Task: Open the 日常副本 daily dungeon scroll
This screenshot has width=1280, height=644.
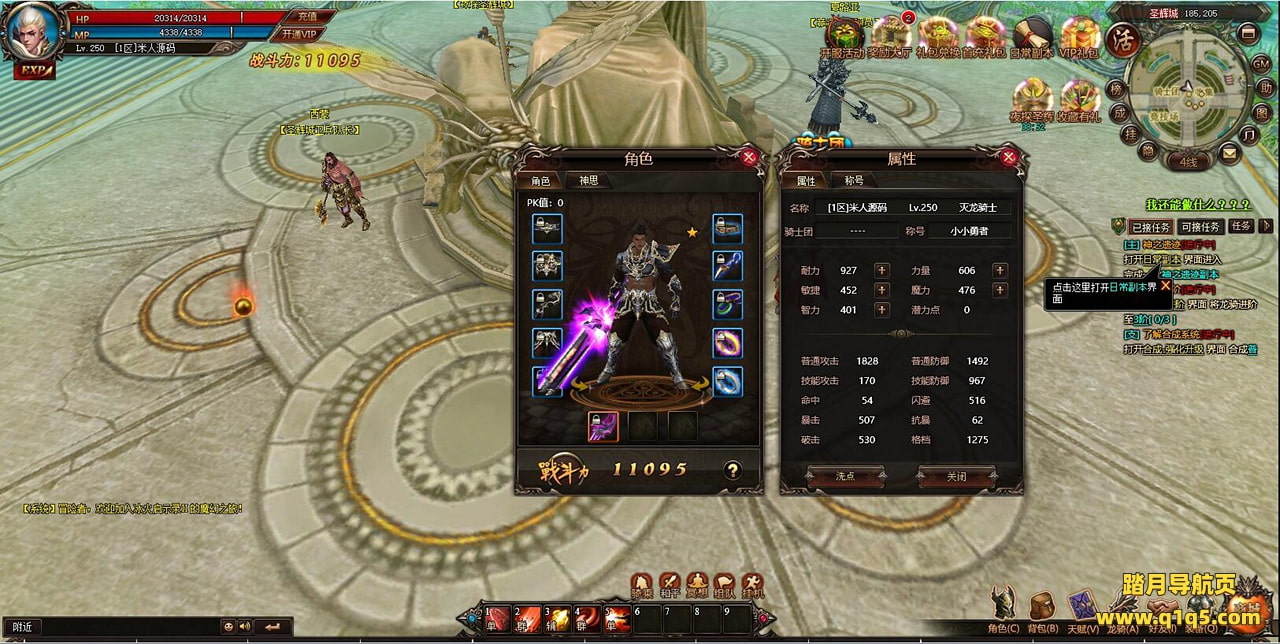Action: pyautogui.click(x=1032, y=38)
